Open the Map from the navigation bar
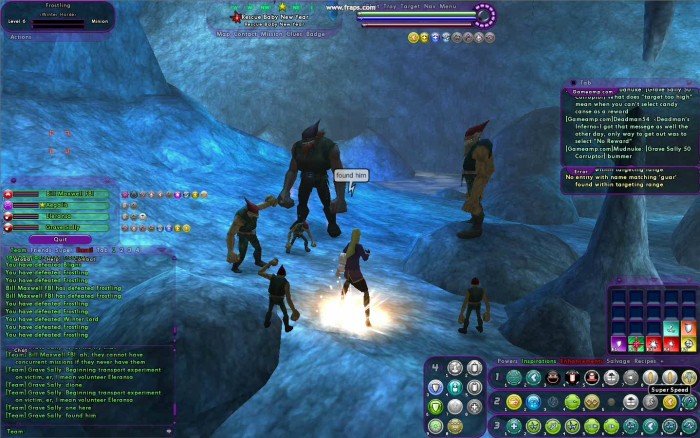The image size is (700, 438). point(223,33)
